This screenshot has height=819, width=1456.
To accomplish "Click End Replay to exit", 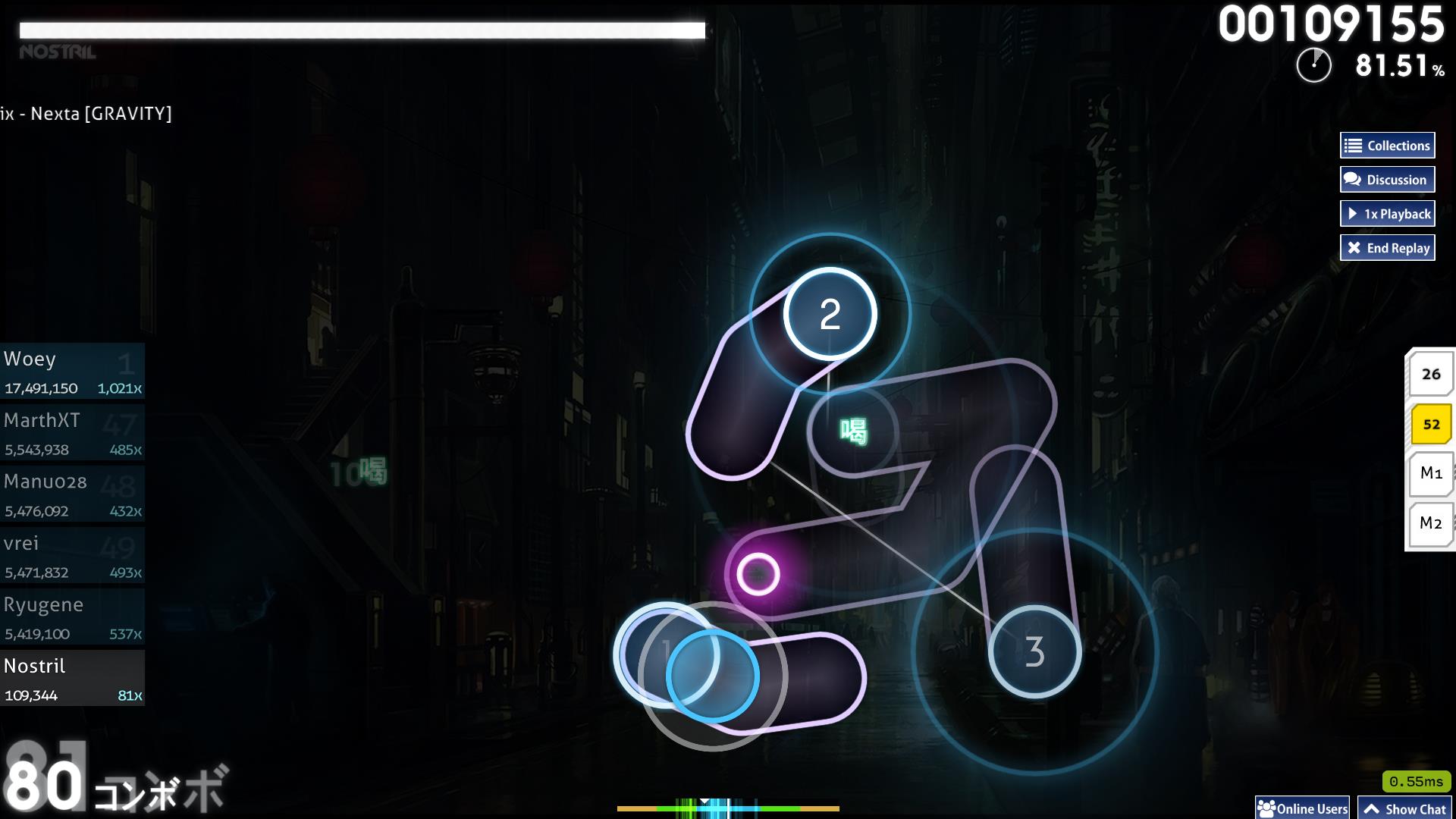I will pos(1387,248).
